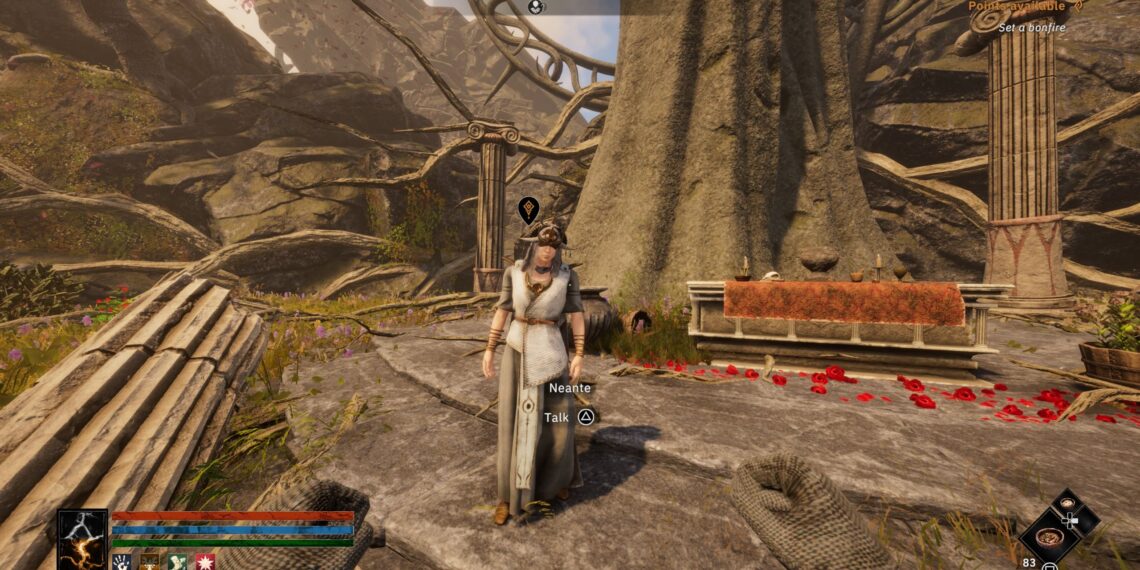This screenshot has height=570, width=1140.
Task: Click the Set a bonfire objective
Action: pos(1030,28)
